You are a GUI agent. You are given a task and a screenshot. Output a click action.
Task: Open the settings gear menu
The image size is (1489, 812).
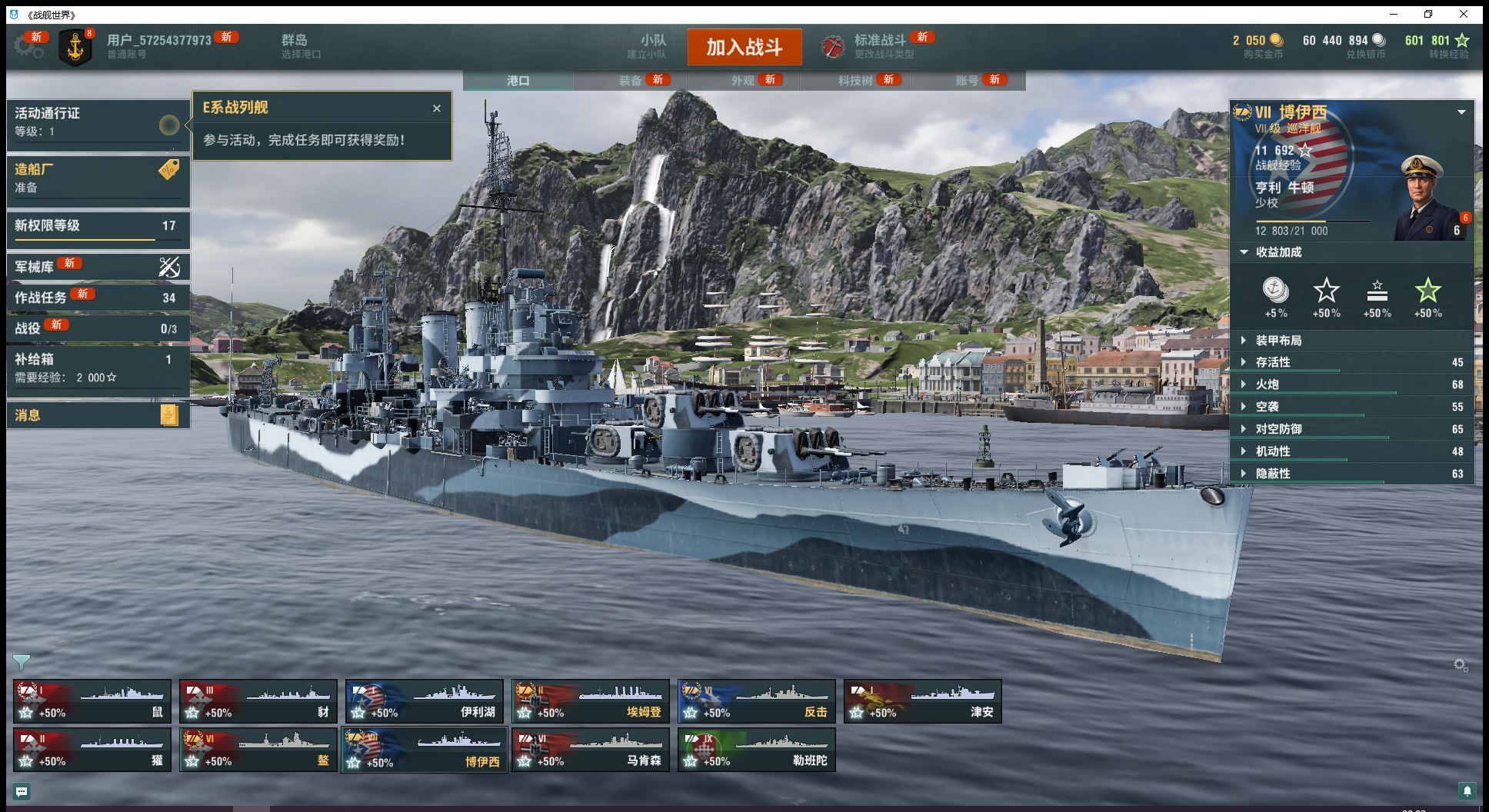[x=28, y=47]
